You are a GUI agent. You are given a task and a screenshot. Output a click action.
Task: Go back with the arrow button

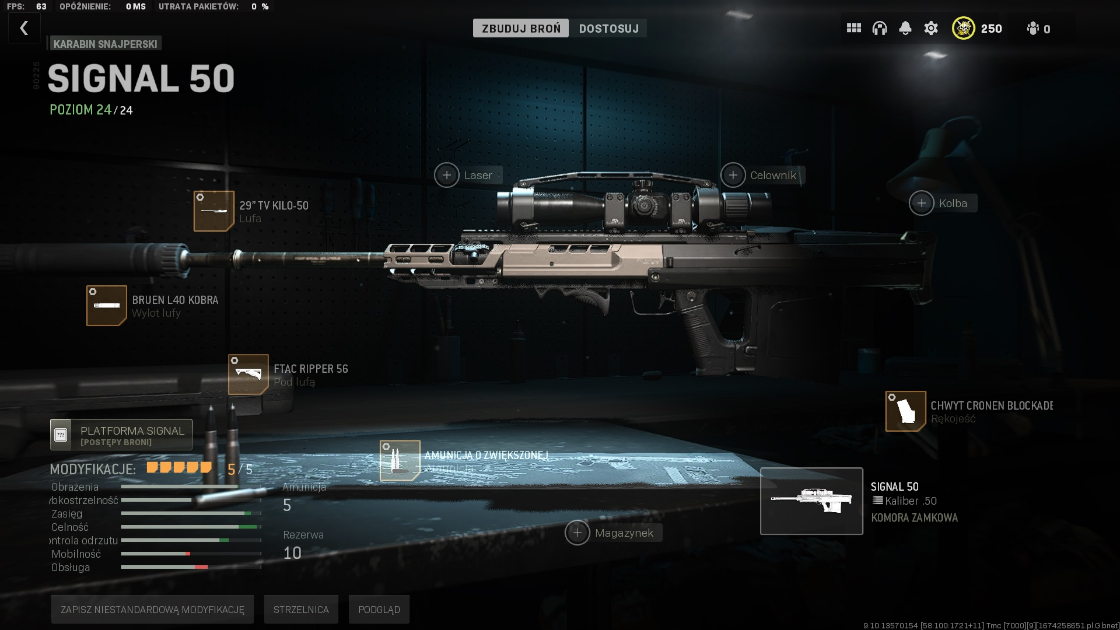click(24, 28)
